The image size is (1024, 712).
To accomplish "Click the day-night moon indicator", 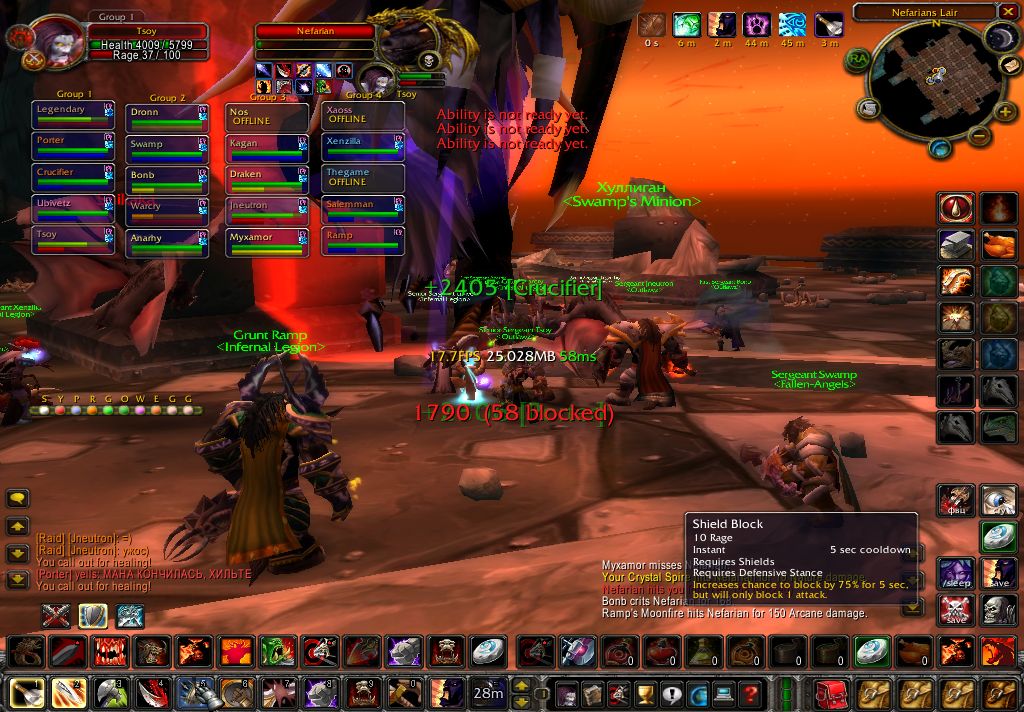I will click(x=999, y=38).
